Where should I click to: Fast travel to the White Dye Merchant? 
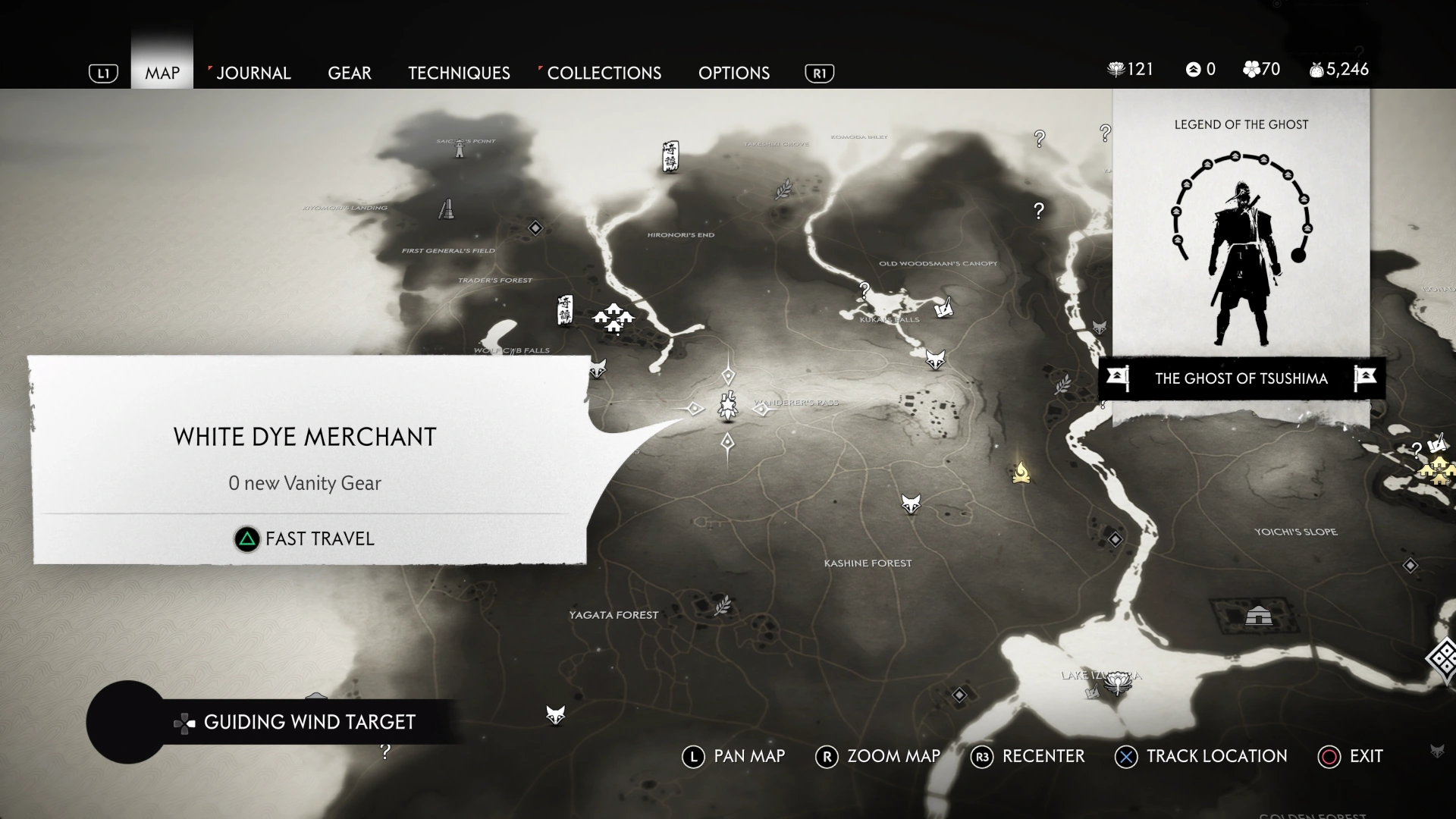(304, 539)
